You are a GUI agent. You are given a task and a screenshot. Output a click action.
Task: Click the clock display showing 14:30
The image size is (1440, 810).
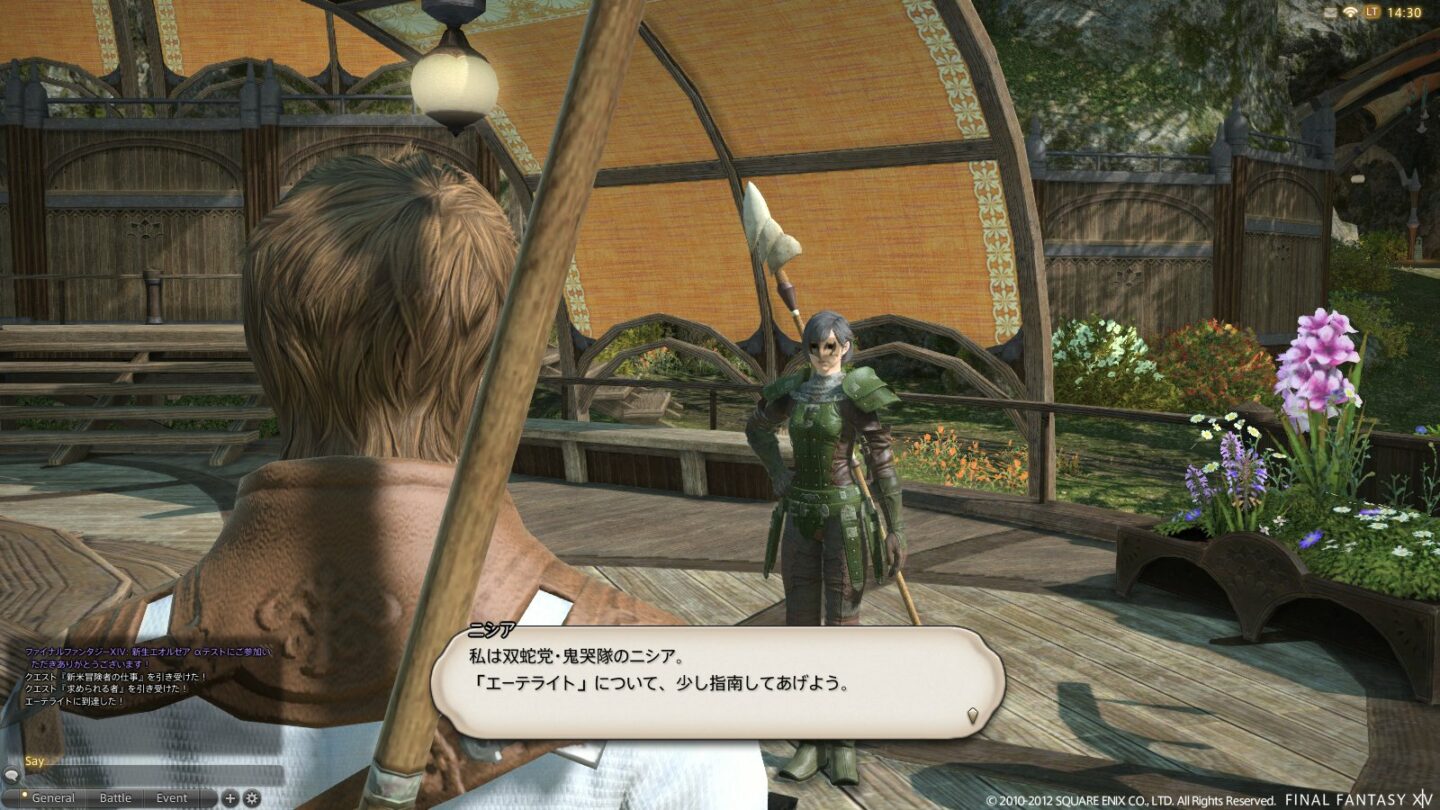[1407, 13]
